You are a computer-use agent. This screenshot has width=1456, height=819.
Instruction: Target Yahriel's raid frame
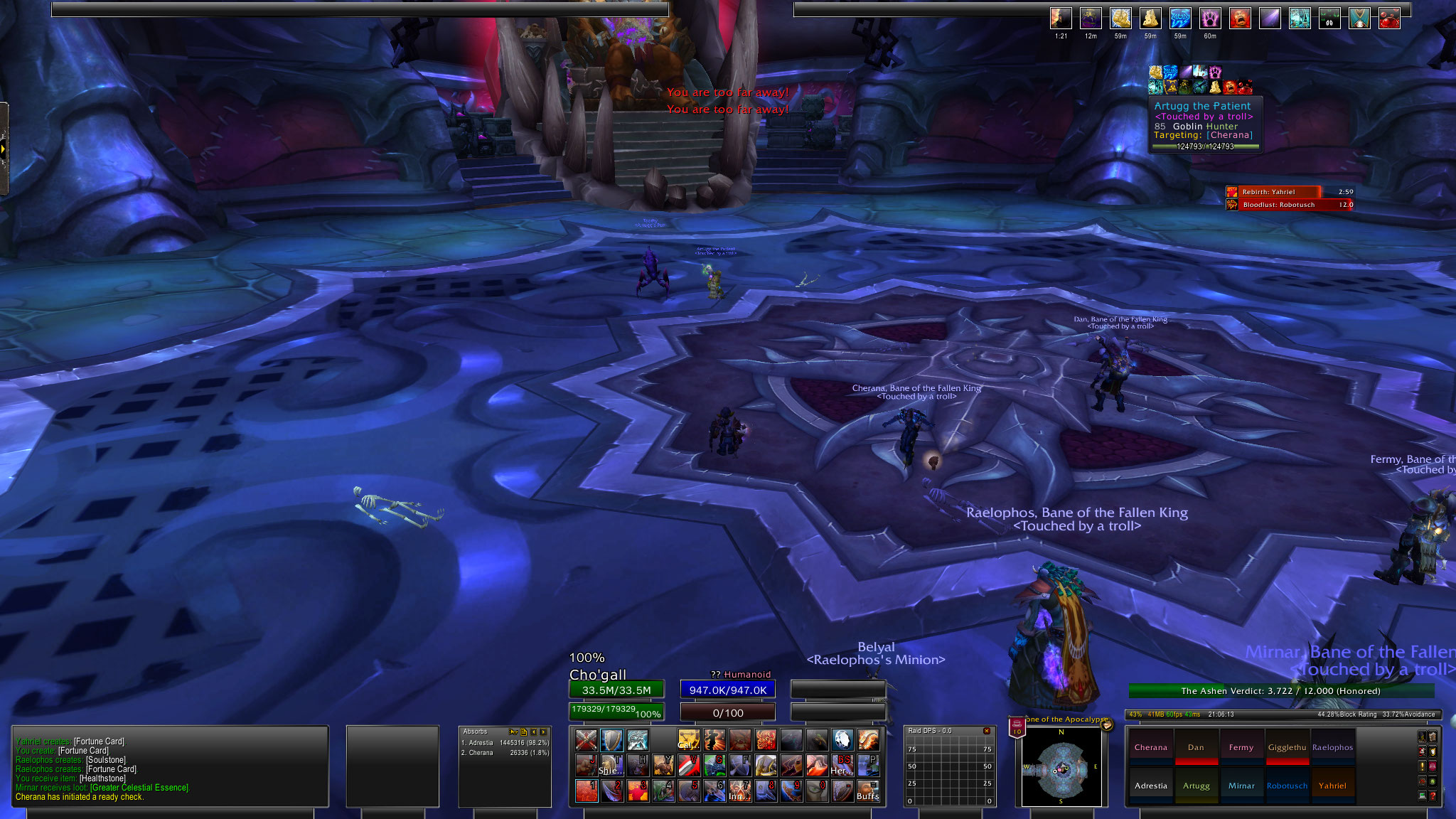tap(1332, 786)
